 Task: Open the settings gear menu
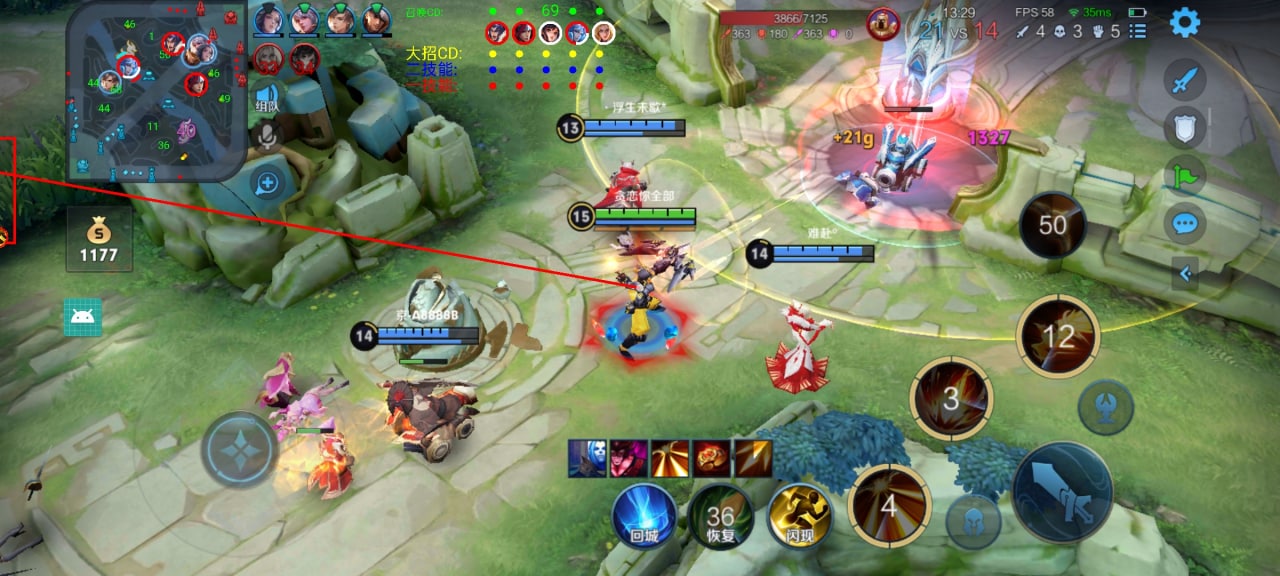pyautogui.click(x=1185, y=22)
